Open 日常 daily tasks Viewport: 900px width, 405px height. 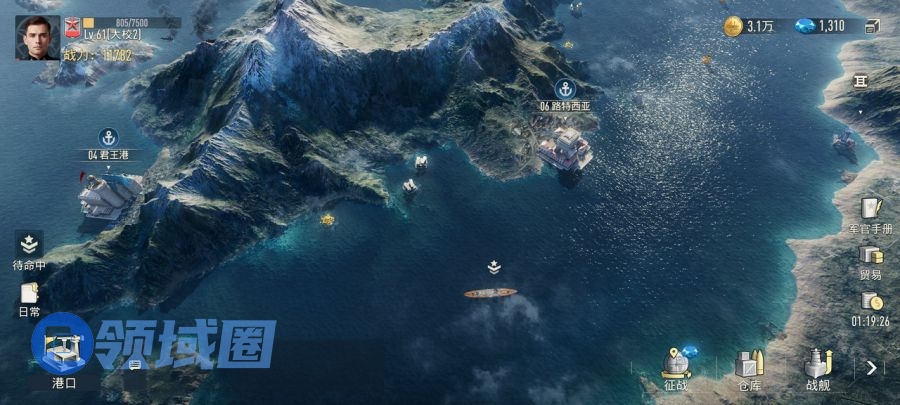[29, 296]
